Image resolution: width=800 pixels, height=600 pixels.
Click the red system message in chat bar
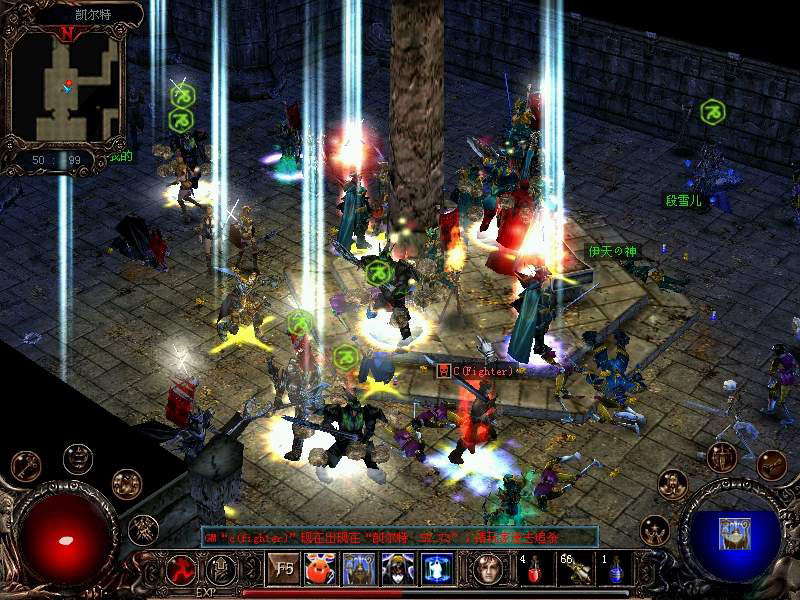tap(400, 537)
